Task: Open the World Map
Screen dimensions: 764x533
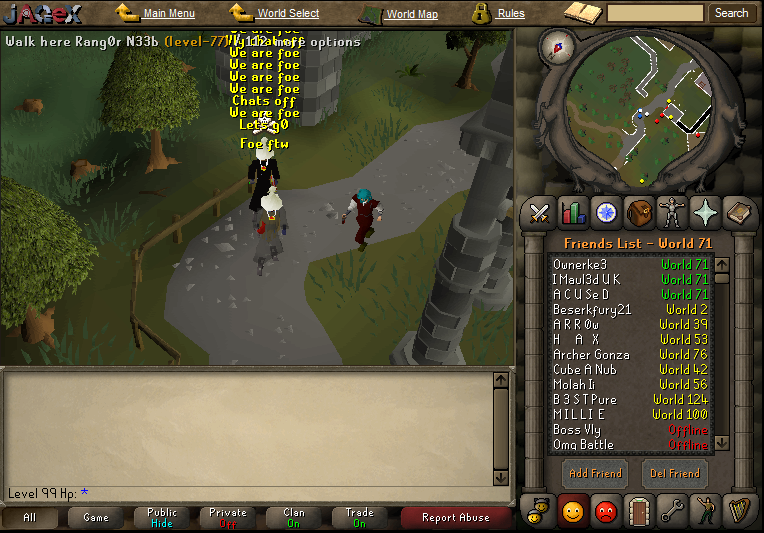Action: click(x=411, y=14)
